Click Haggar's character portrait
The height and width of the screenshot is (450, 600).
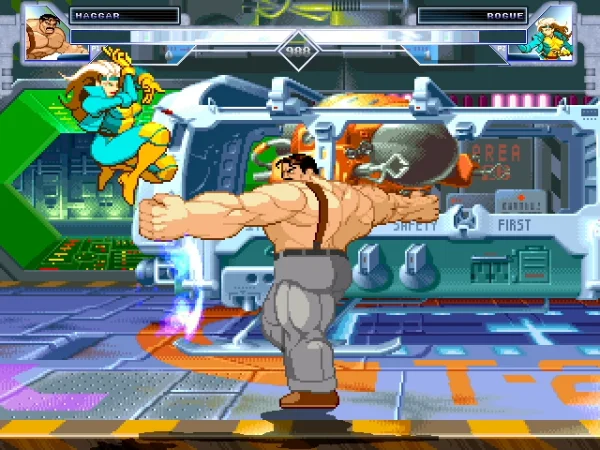pos(42,32)
